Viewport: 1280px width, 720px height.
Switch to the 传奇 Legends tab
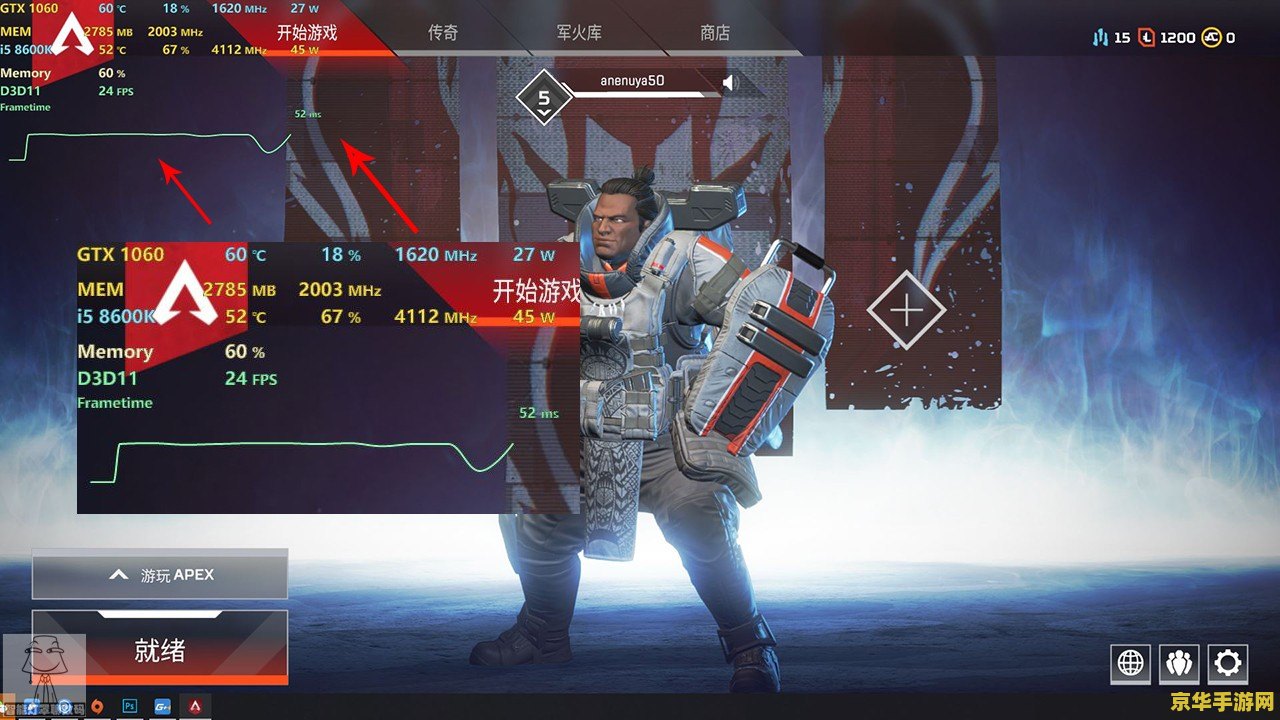pos(443,32)
